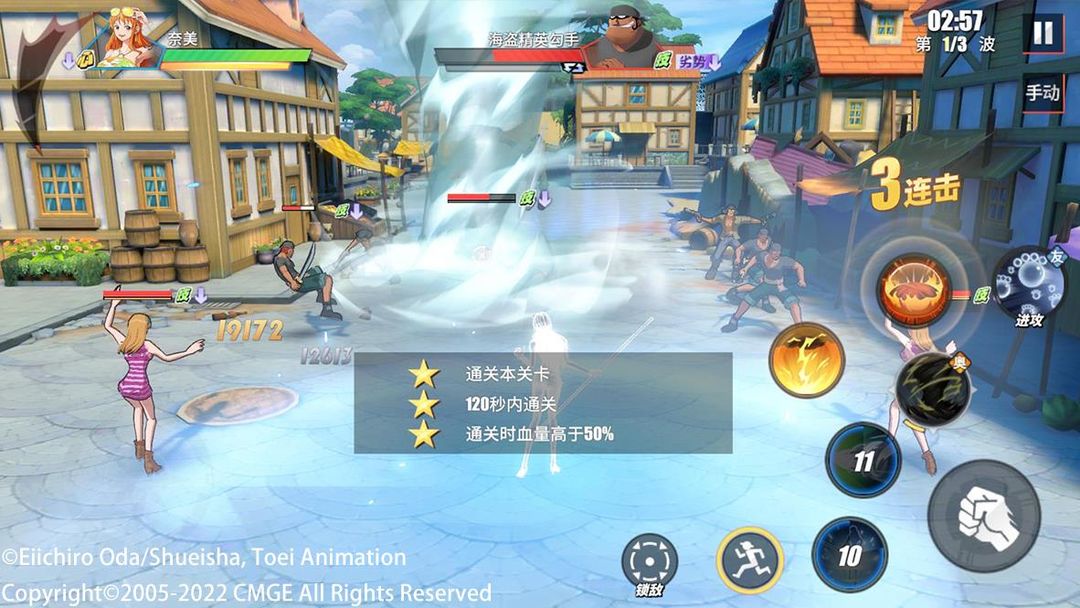
Task: Select the skill showing cooldown 11
Action: (863, 460)
